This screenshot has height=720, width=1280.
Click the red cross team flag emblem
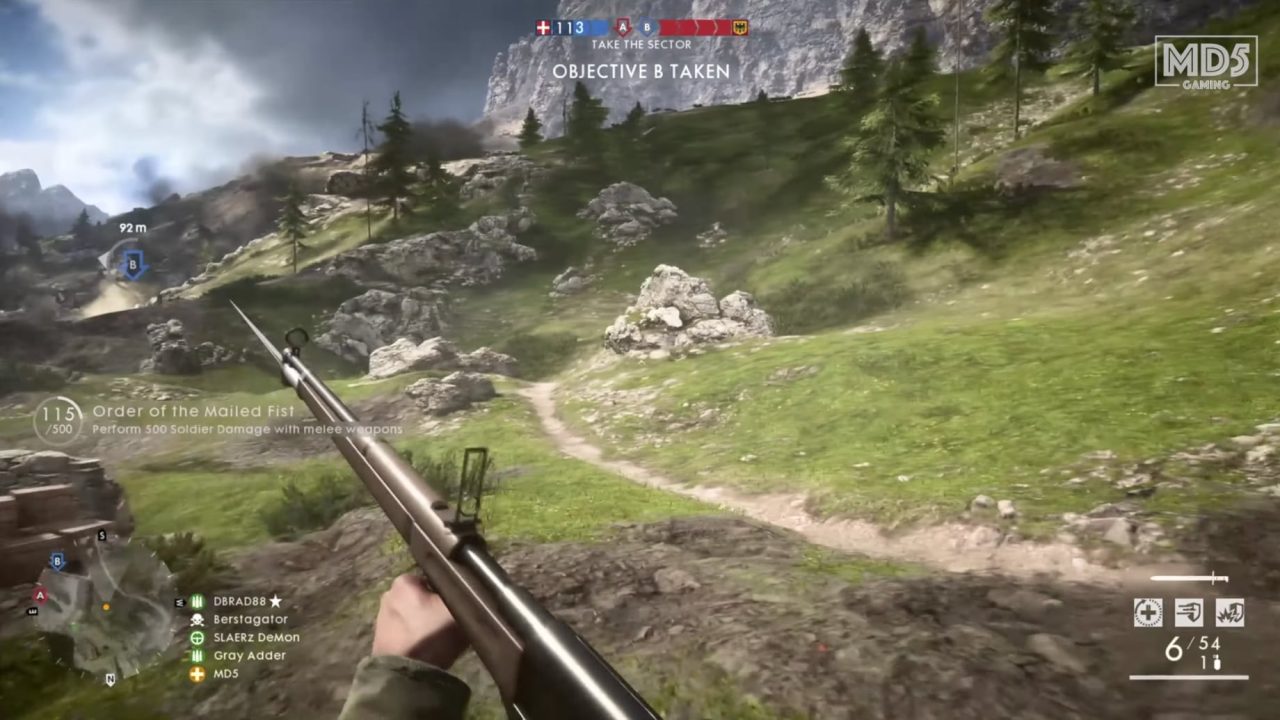pyautogui.click(x=543, y=27)
